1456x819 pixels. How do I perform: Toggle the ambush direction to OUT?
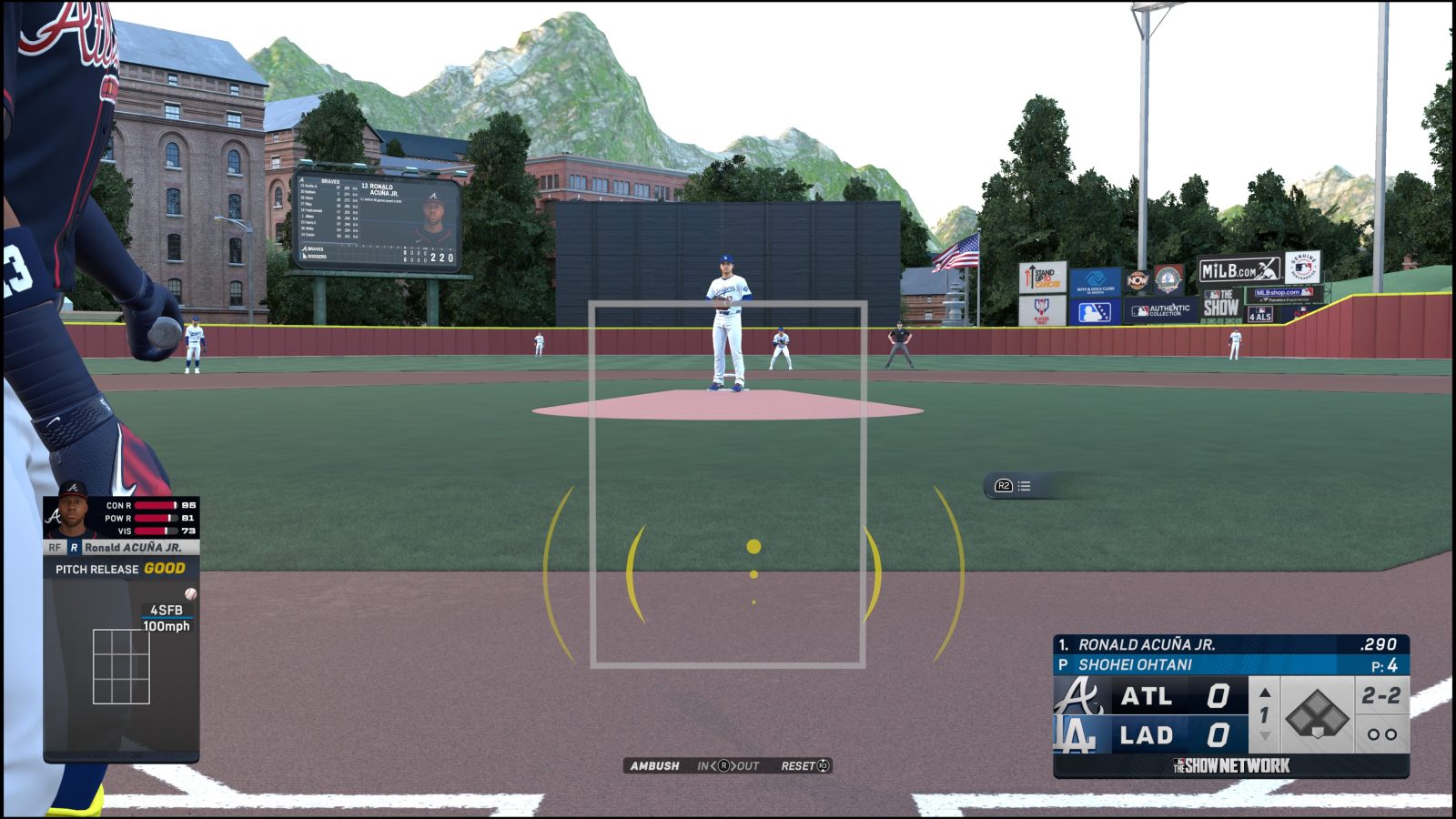(748, 765)
